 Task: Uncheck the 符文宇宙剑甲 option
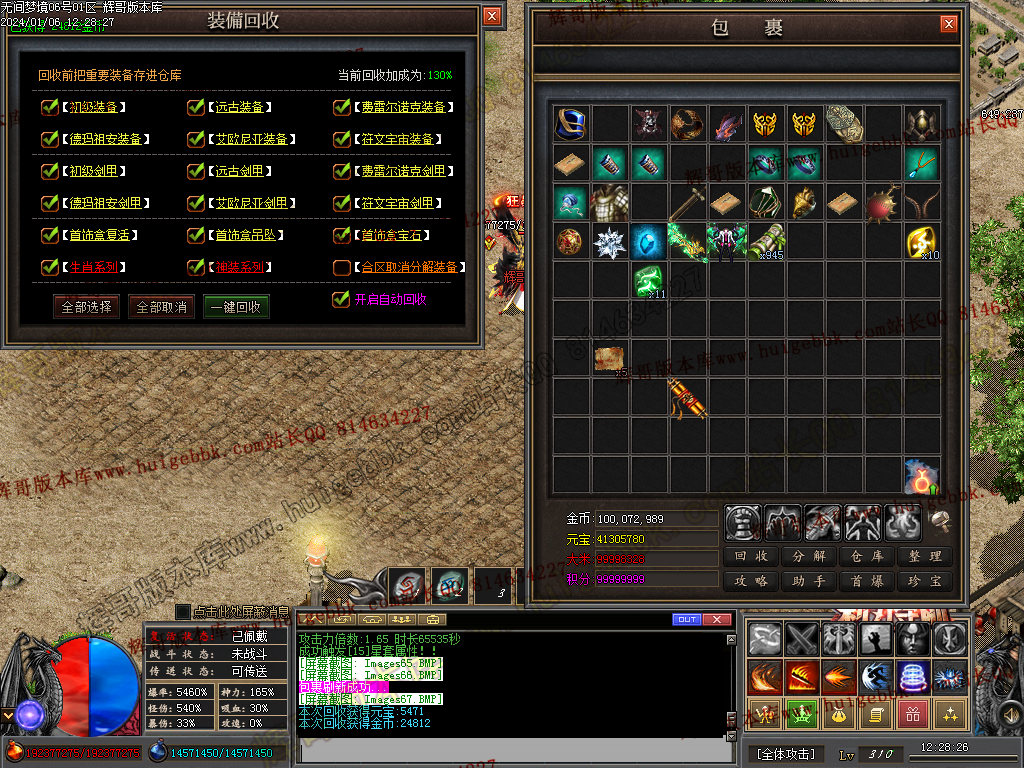click(342, 203)
